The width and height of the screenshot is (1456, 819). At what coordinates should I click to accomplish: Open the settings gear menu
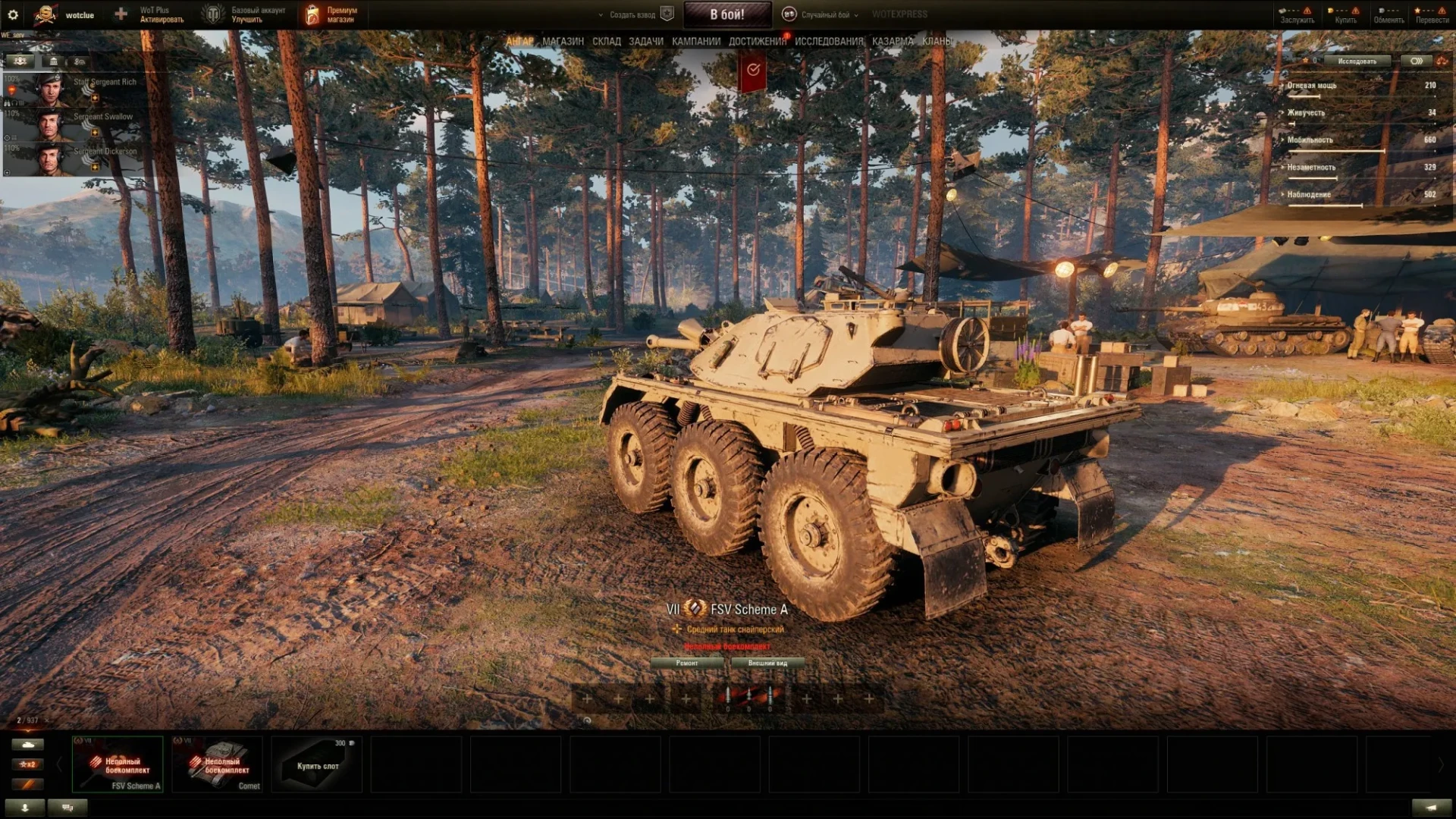tap(13, 14)
